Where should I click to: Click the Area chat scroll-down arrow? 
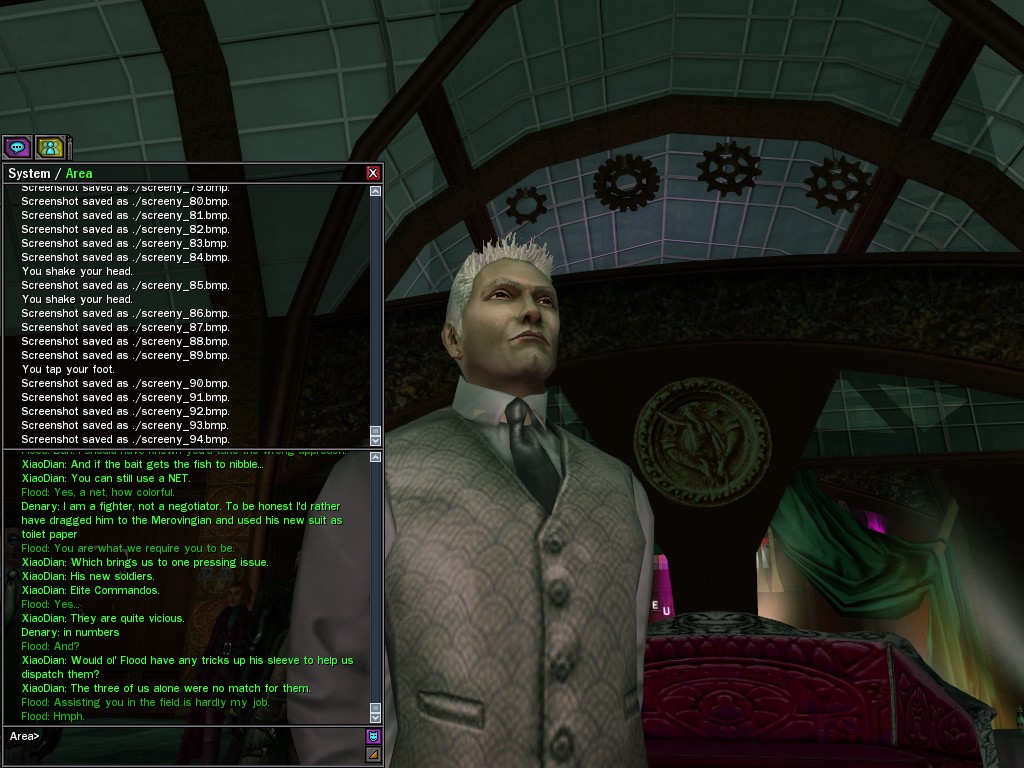376,717
